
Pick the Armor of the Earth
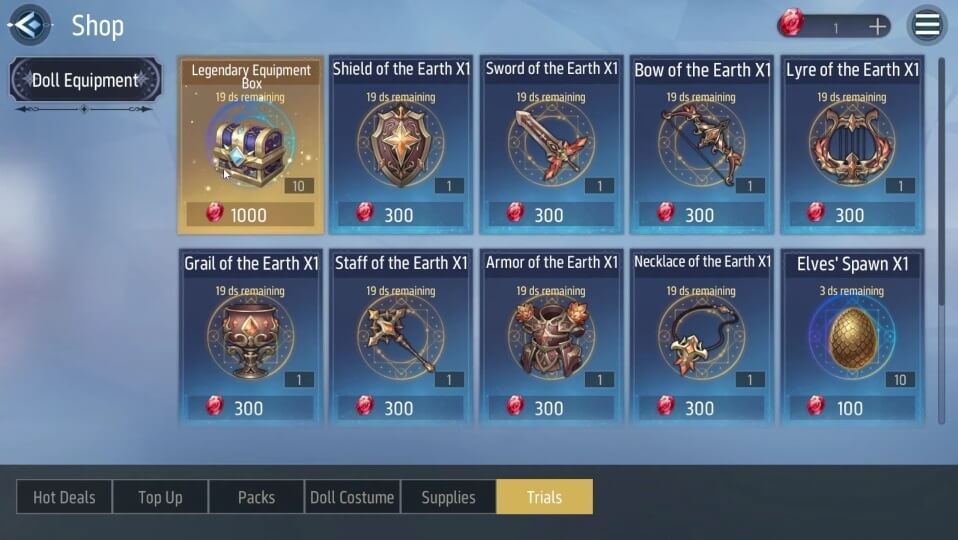551,338
